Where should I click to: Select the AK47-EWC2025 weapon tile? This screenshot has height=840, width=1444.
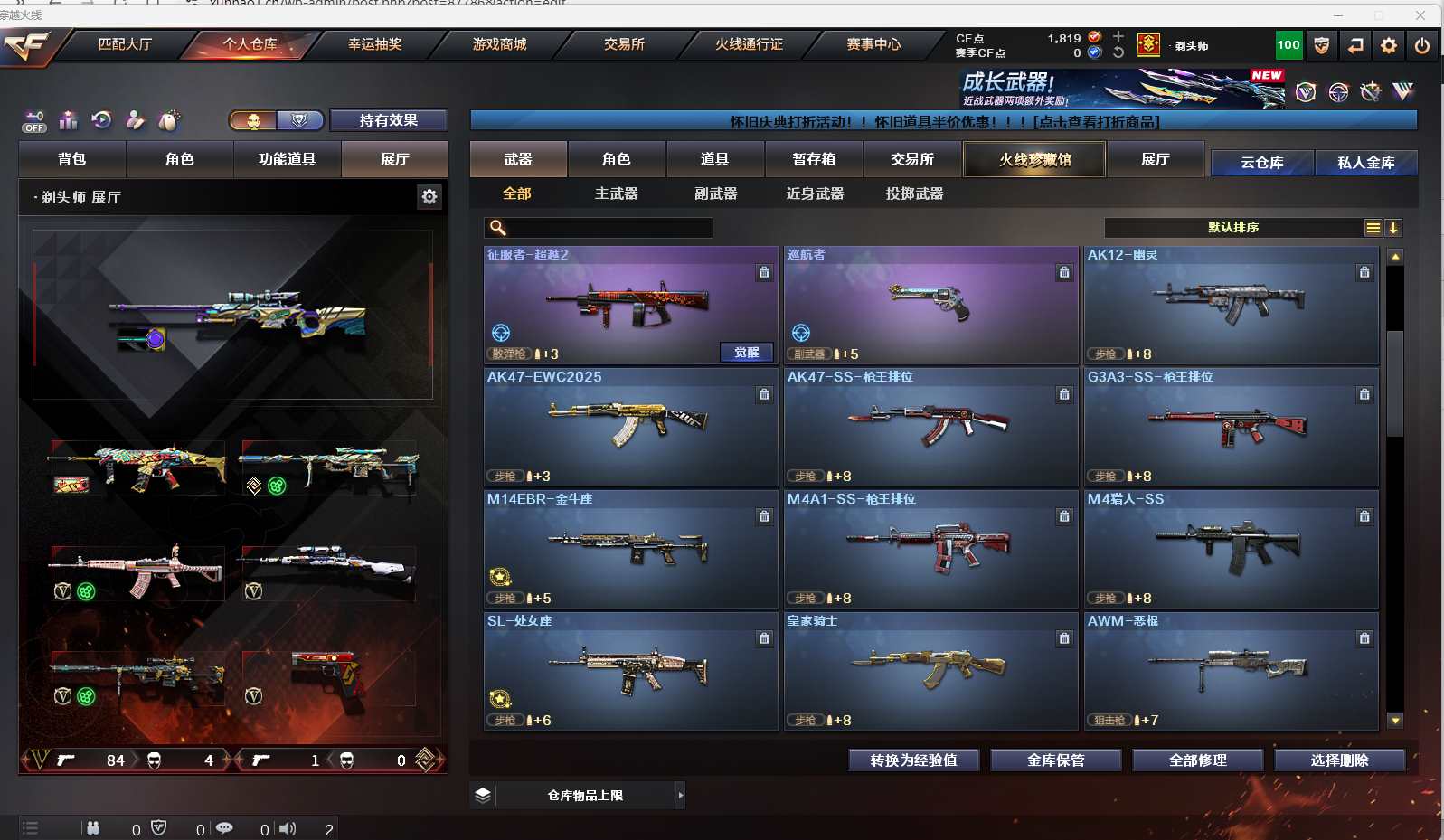630,426
